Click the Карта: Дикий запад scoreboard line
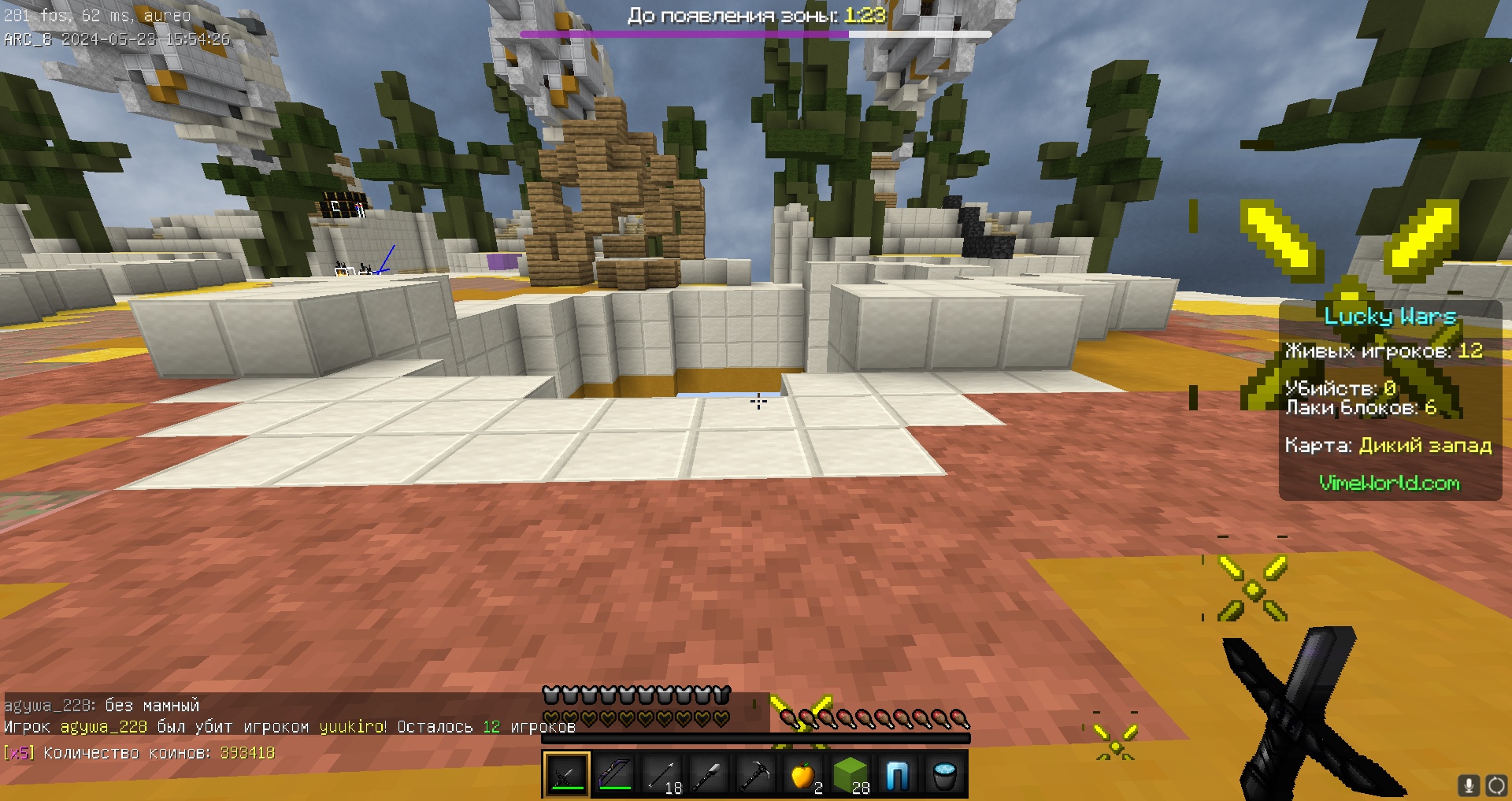1512x801 pixels. (1390, 446)
